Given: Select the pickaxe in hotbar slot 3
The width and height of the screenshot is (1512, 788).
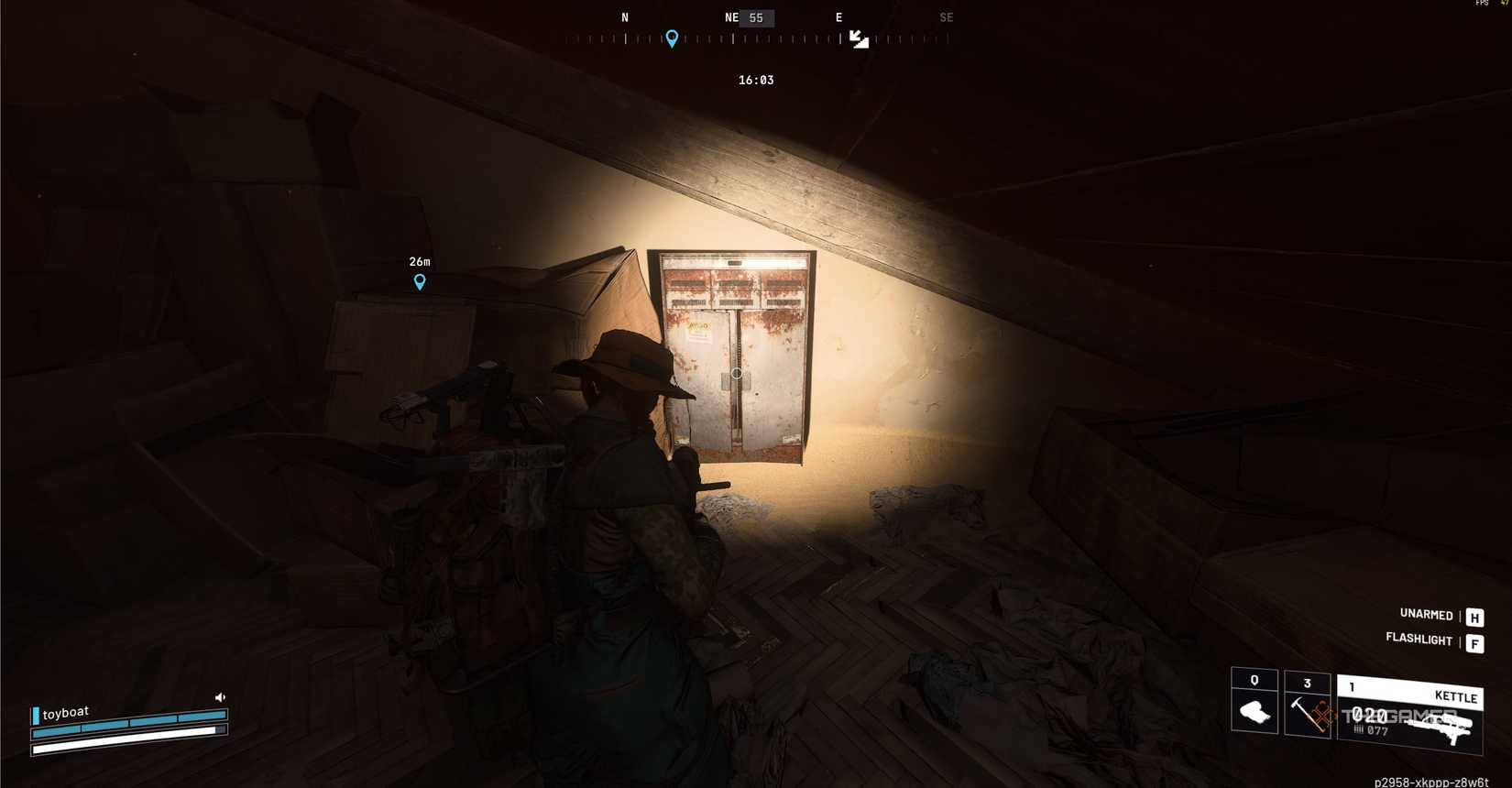Looking at the screenshot, I should pyautogui.click(x=1306, y=717).
